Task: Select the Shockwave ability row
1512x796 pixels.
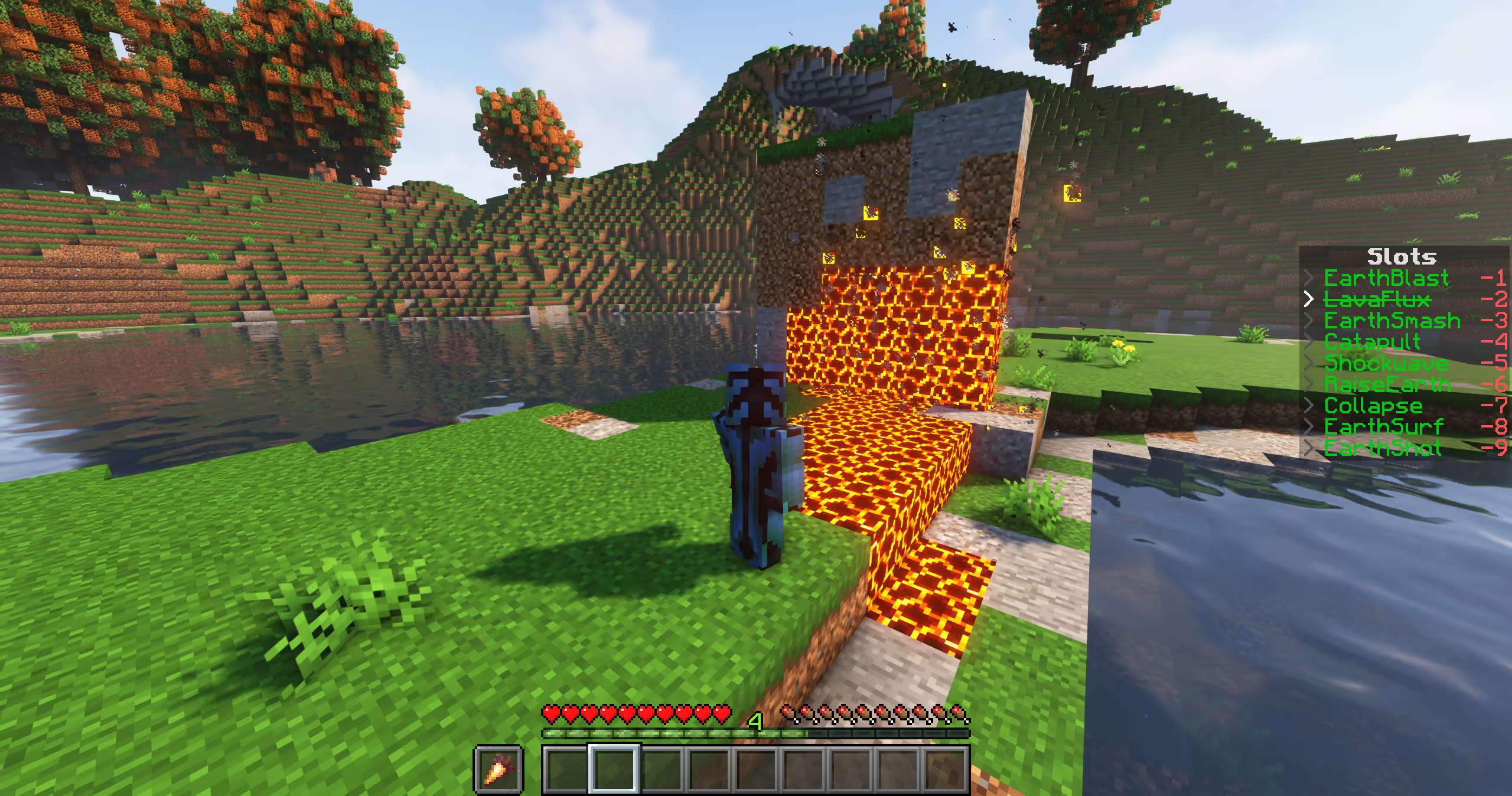Action: (x=1385, y=363)
